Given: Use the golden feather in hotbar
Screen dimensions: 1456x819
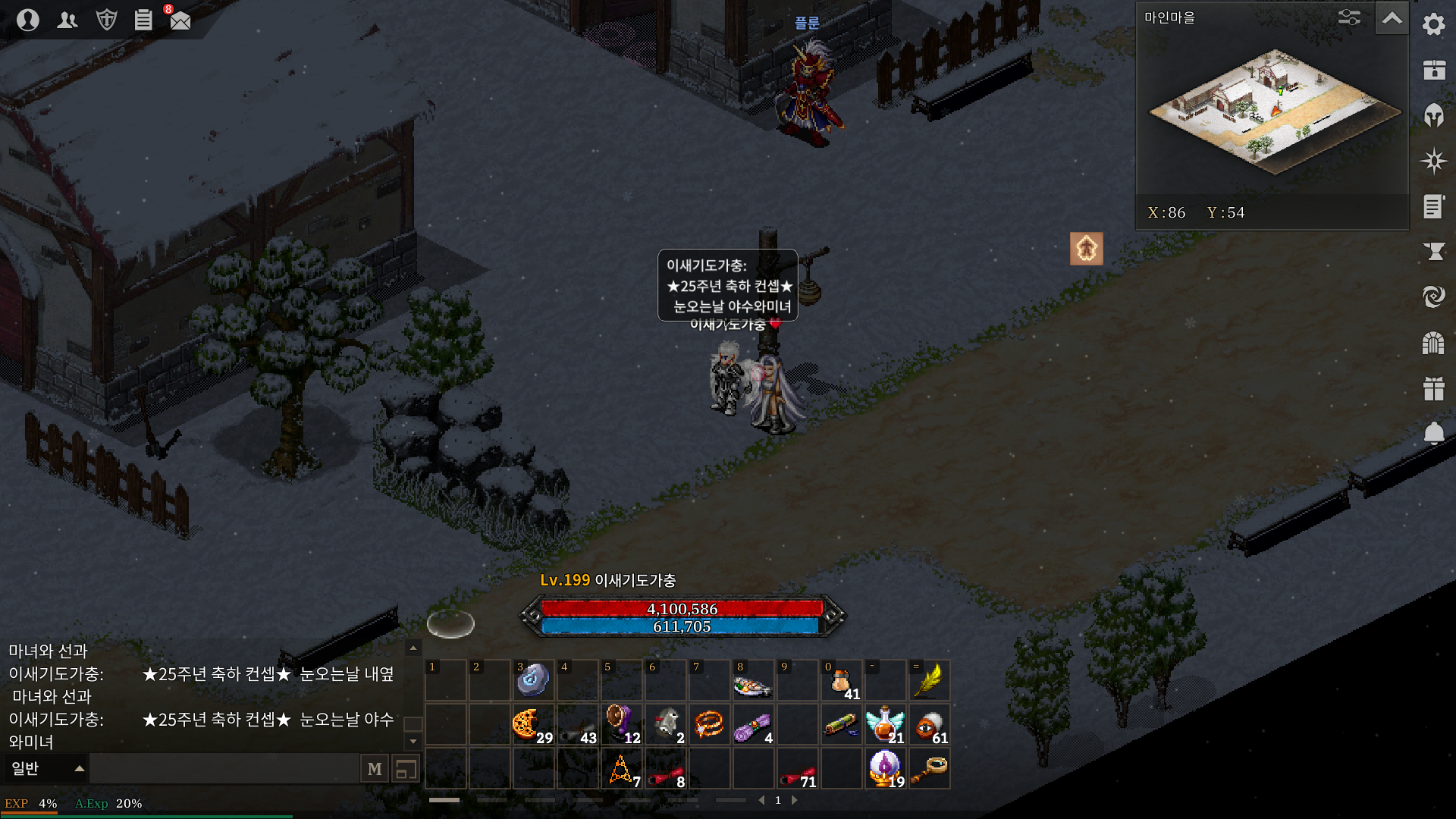Looking at the screenshot, I should coord(930,680).
